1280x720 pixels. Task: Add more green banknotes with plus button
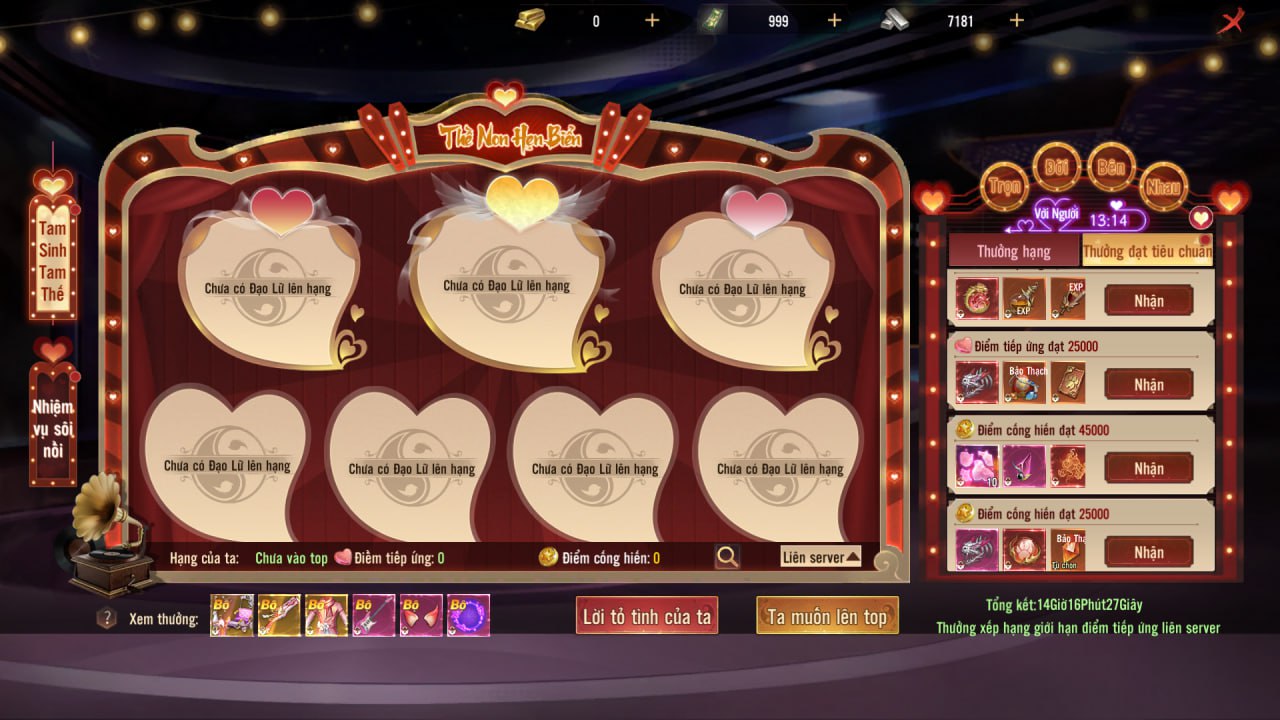pyautogui.click(x=834, y=20)
